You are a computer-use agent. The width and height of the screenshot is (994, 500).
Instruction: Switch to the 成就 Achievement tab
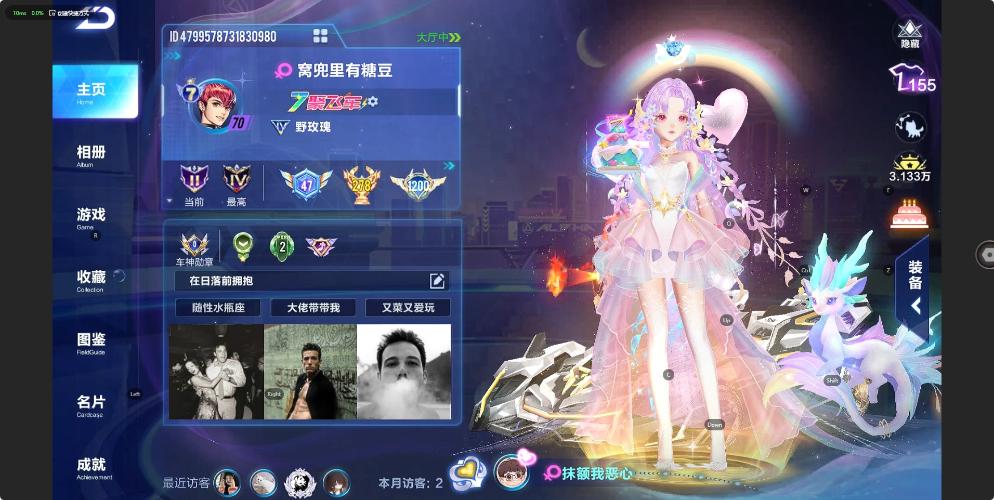(92, 467)
